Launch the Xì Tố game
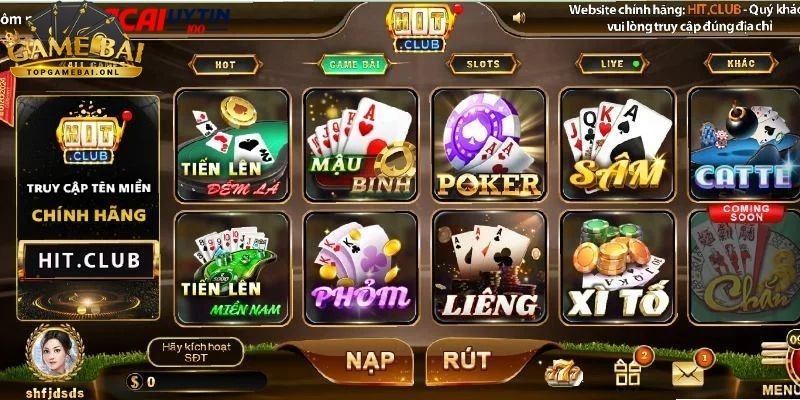The image size is (800, 400). point(616,266)
